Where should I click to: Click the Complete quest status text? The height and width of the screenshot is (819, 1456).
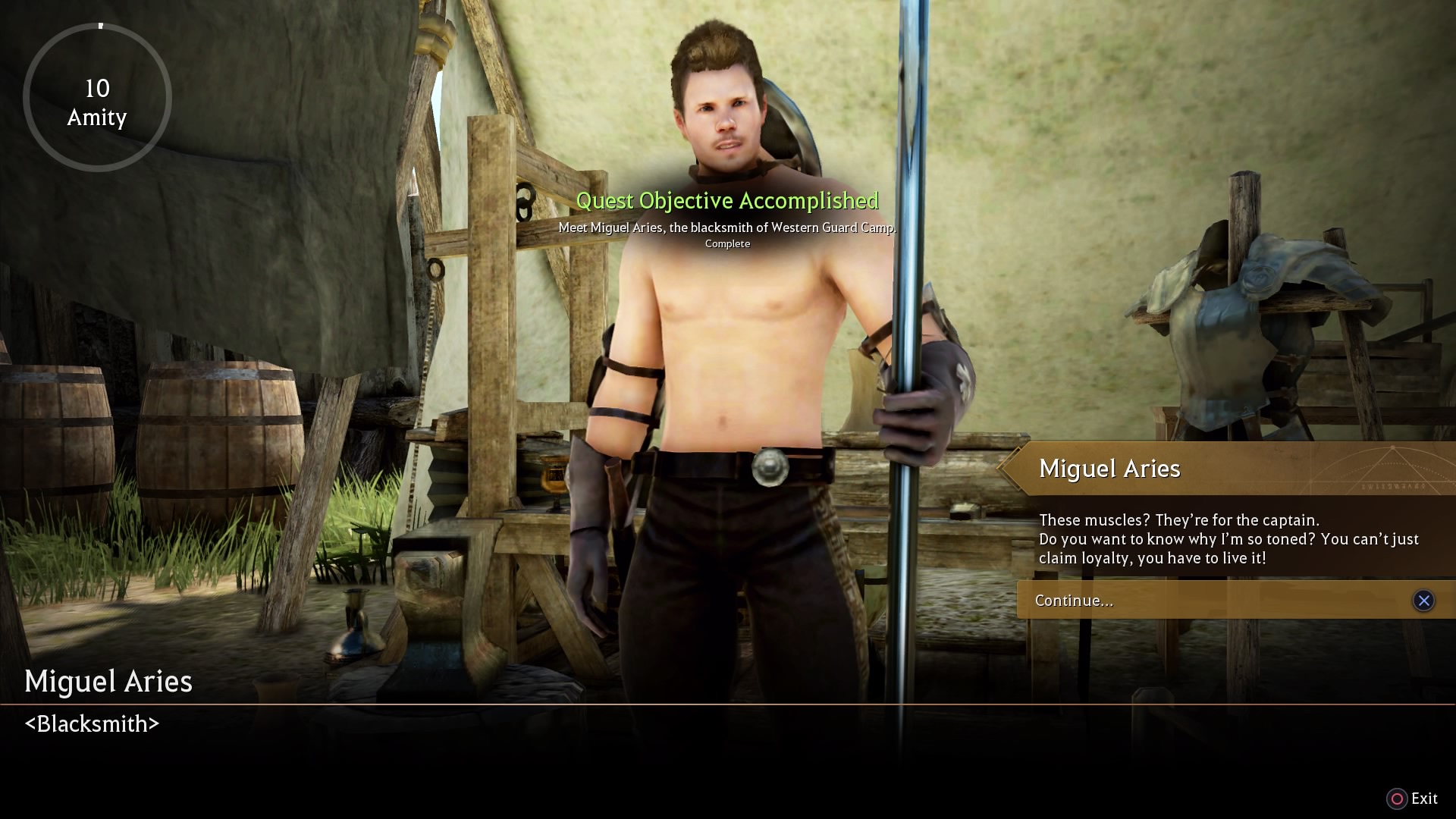coord(728,243)
